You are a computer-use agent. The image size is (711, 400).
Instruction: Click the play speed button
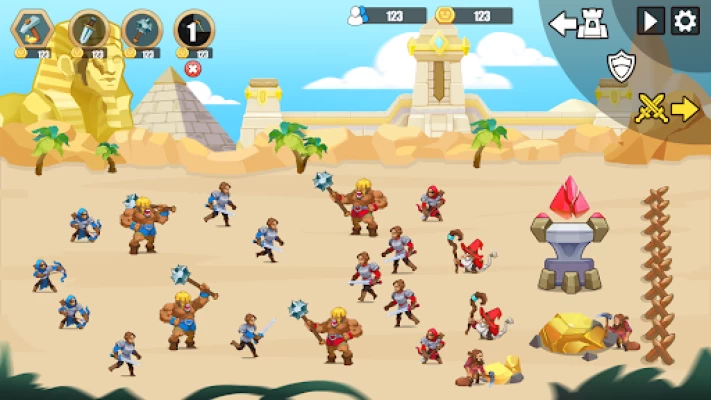[651, 21]
